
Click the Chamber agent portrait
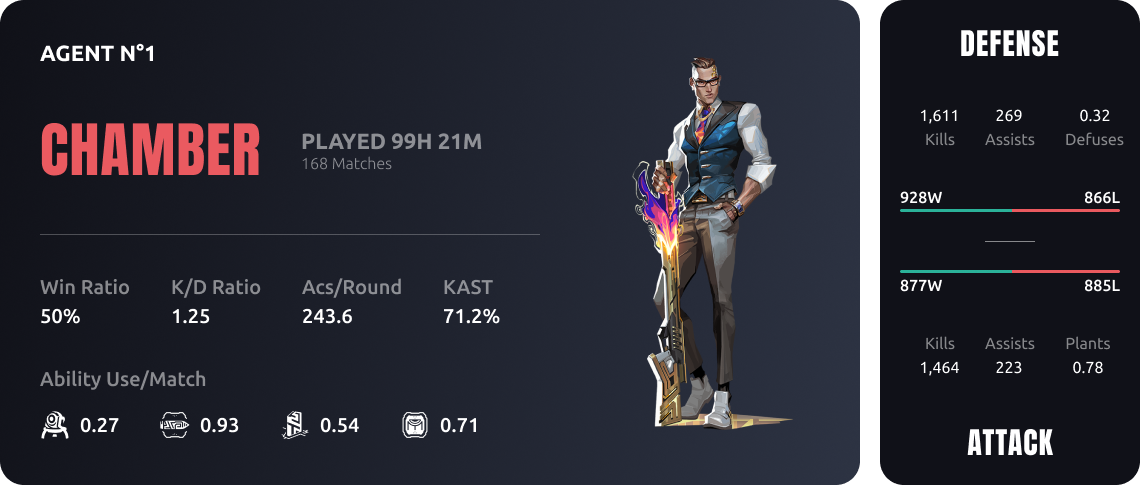(x=710, y=240)
